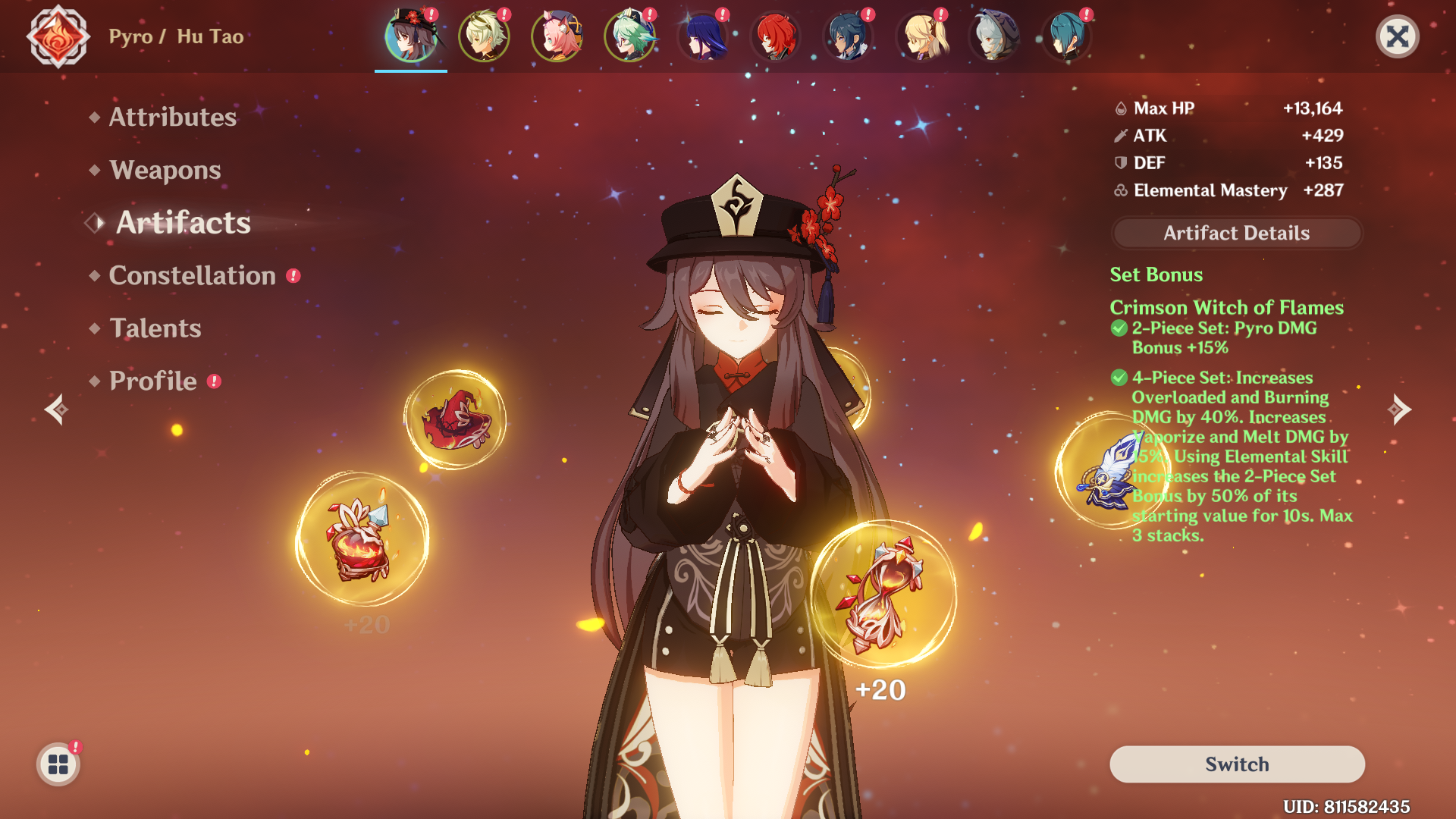The image size is (1456, 819).
Task: Choose the red hourglass sands artifact
Action: point(883,595)
